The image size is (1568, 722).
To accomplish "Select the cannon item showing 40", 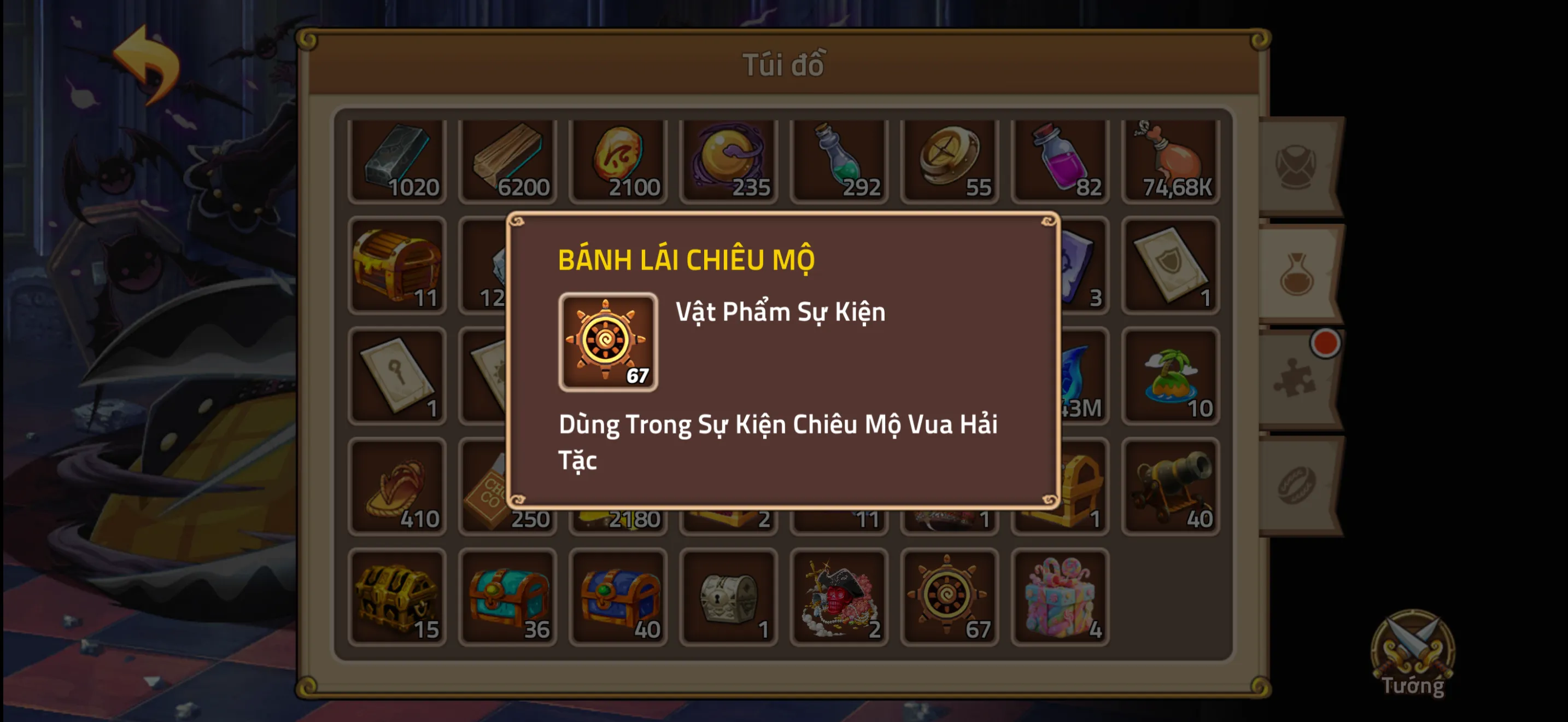I will pyautogui.click(x=1170, y=487).
